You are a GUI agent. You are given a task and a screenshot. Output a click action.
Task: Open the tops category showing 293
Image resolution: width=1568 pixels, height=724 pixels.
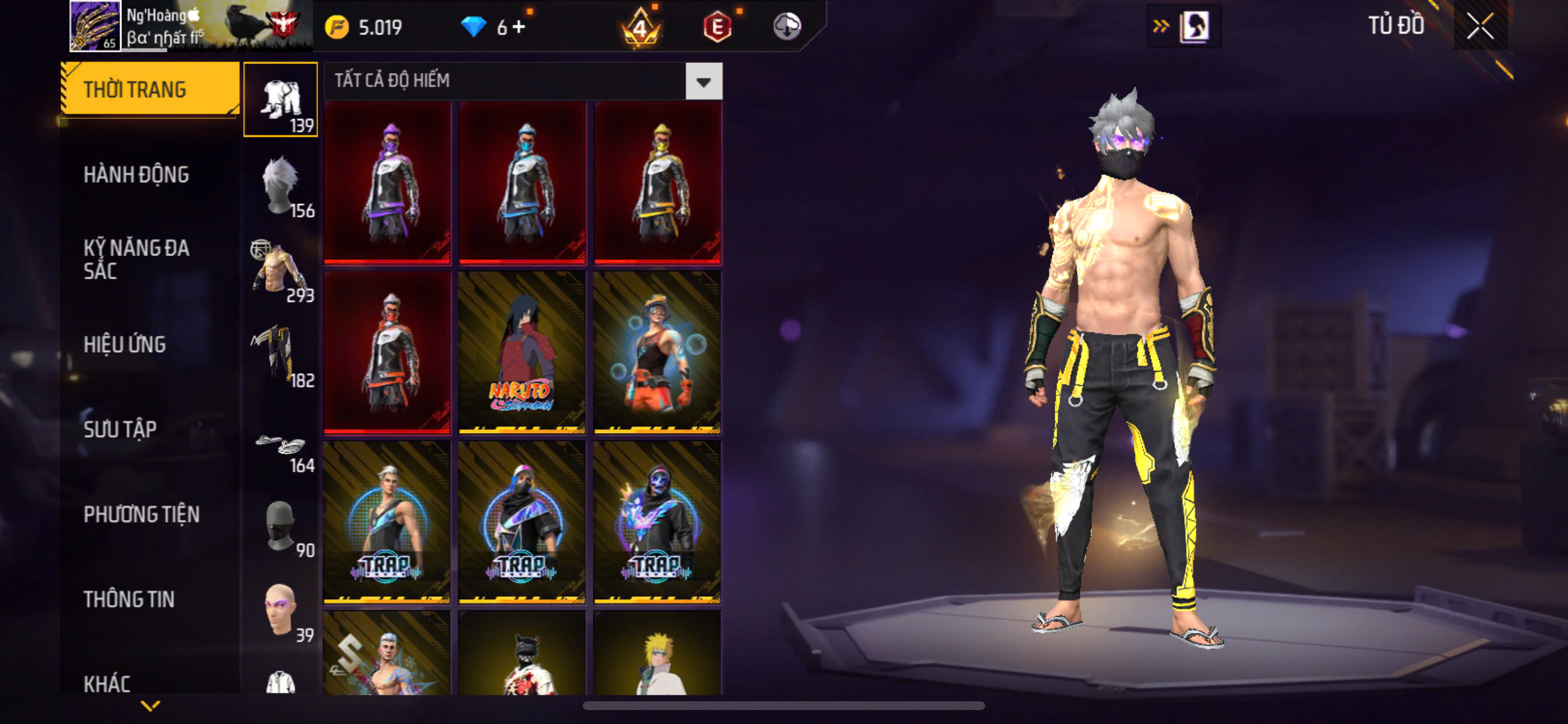click(x=281, y=270)
